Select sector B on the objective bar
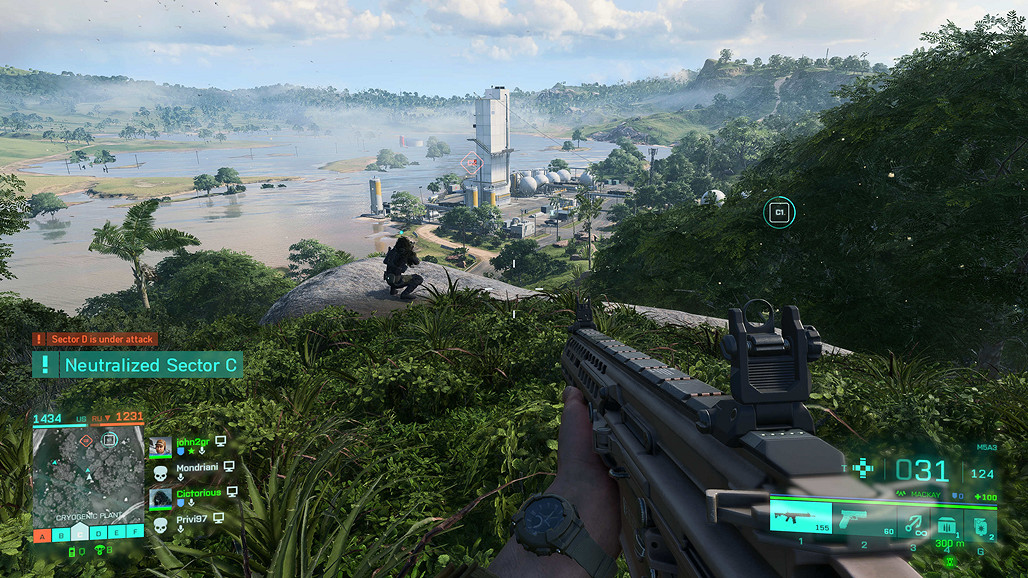Viewport: 1028px width, 578px height. coord(60,535)
